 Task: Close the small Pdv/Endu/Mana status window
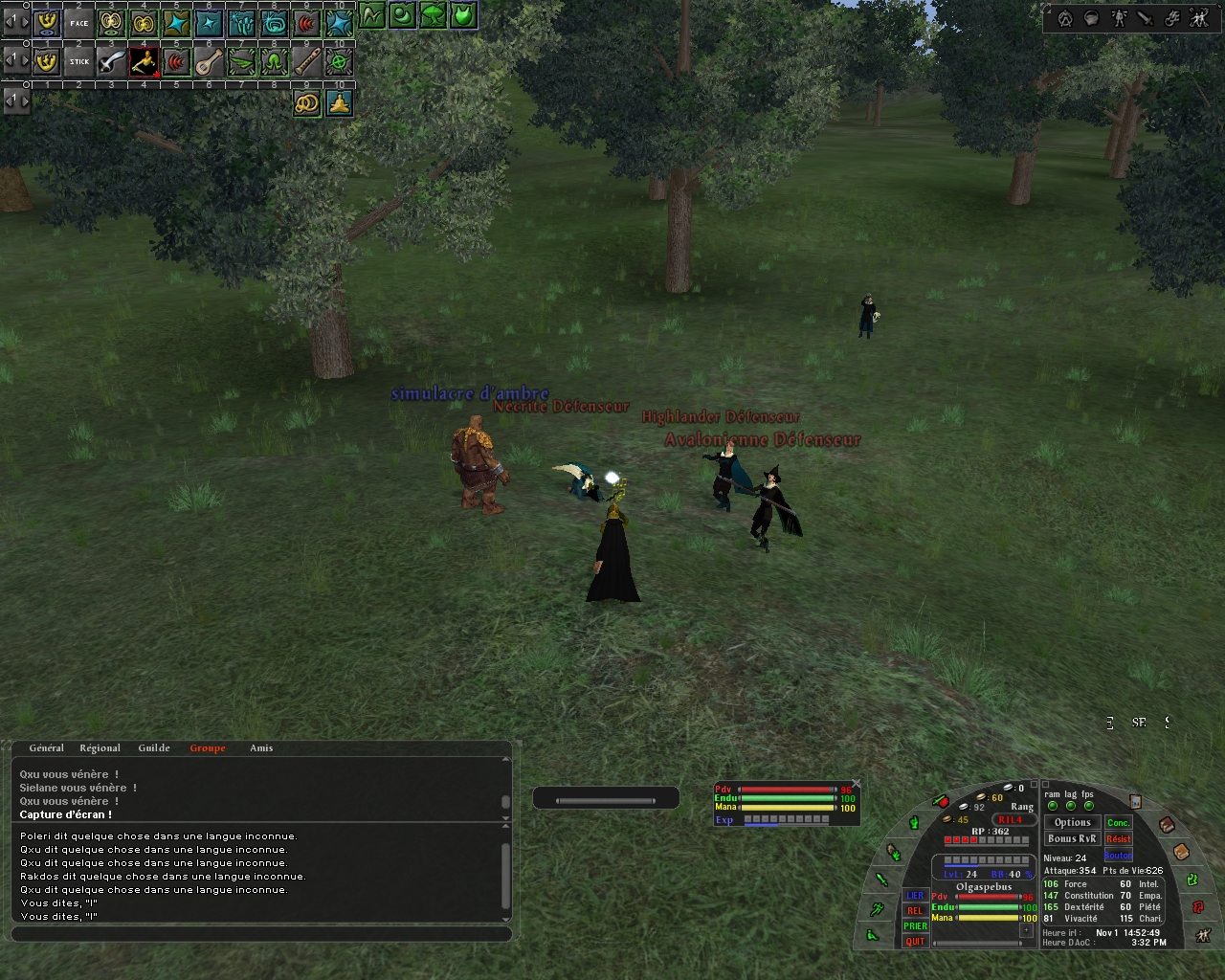pos(857,784)
